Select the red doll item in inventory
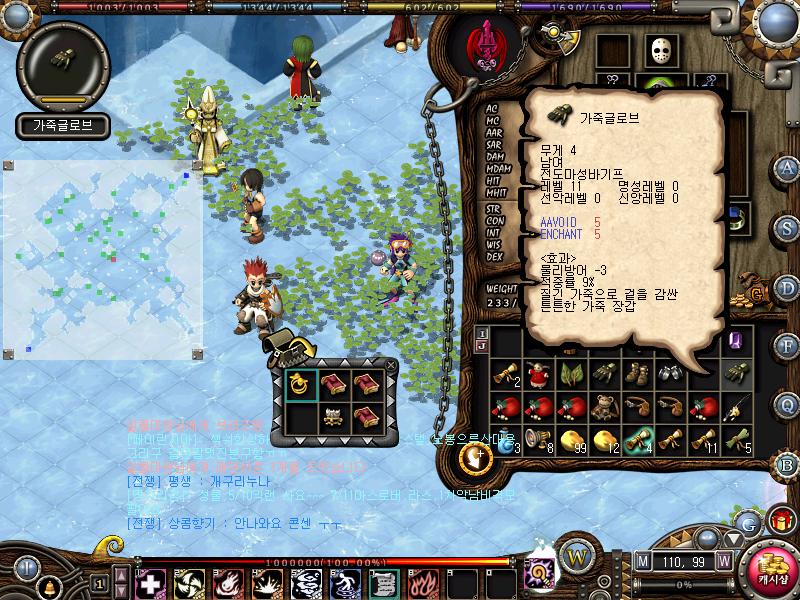The height and width of the screenshot is (600, 800). 539,374
